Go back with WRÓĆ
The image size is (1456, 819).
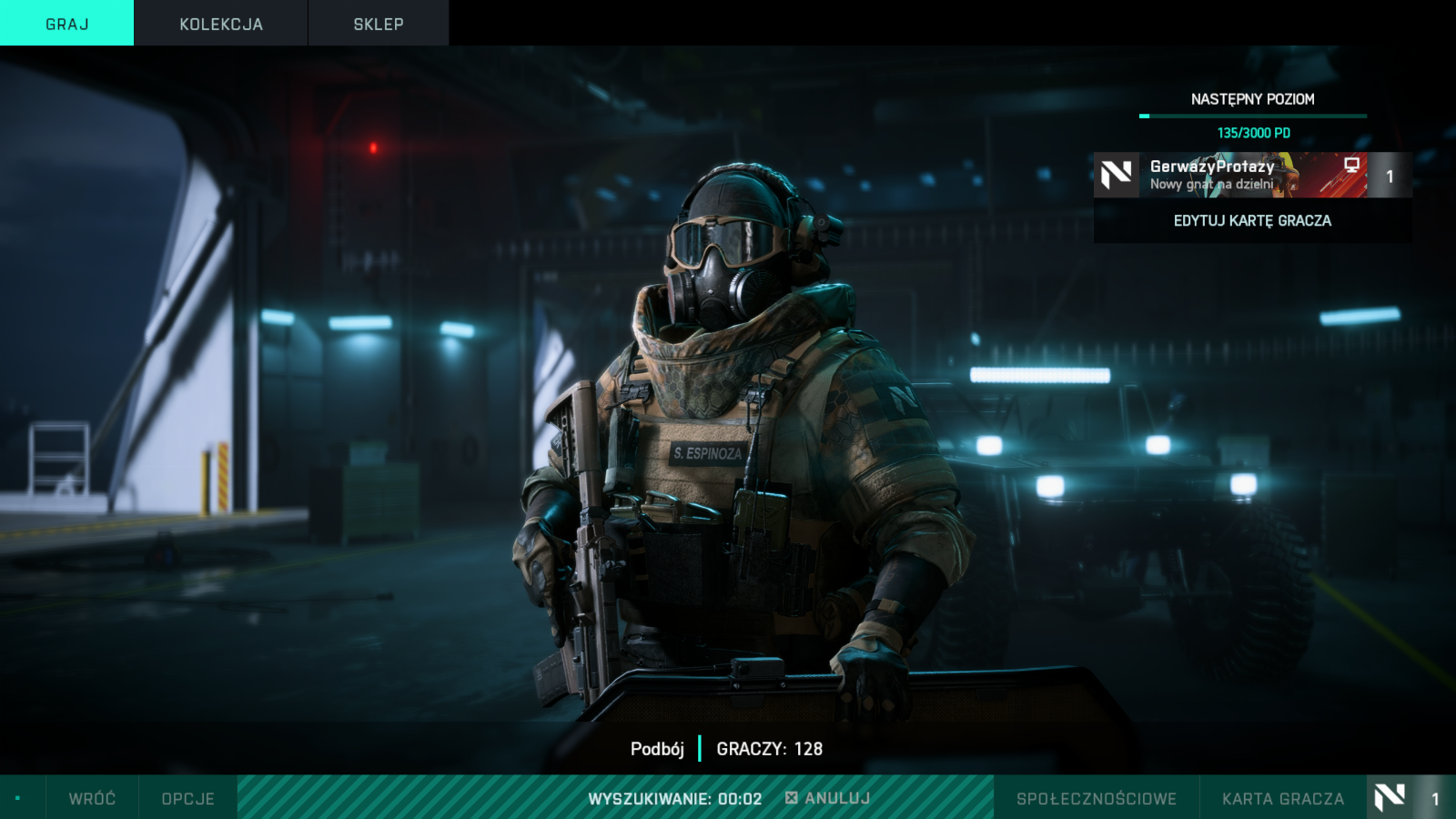[92, 798]
